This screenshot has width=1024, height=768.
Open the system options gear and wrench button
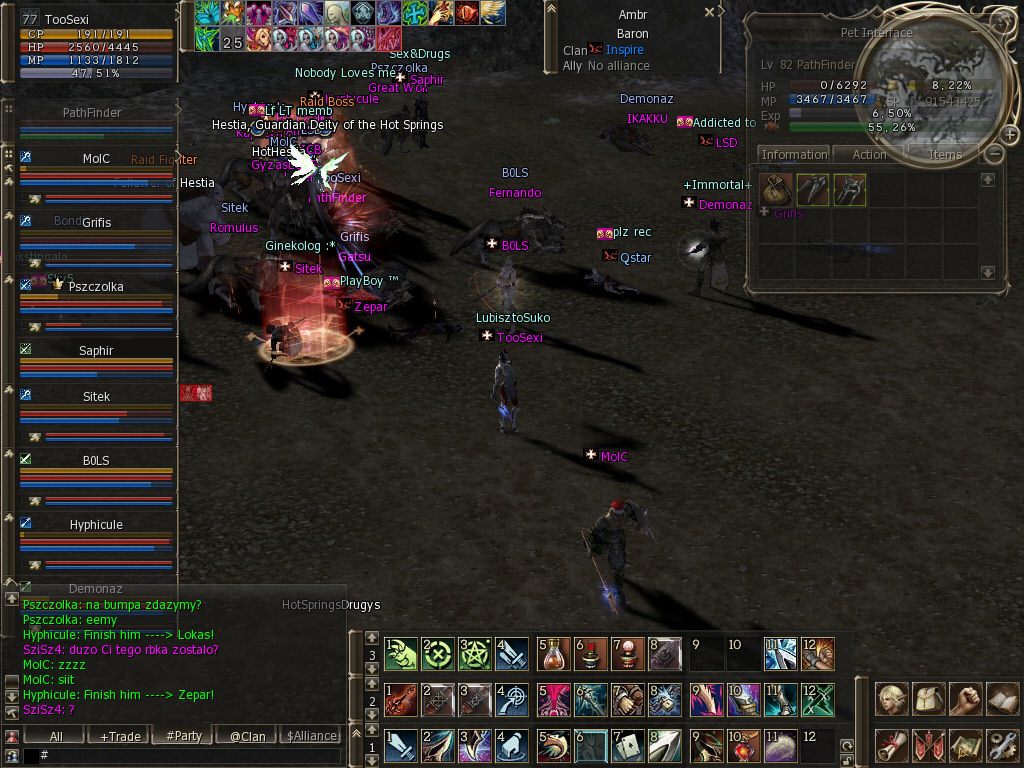[1003, 744]
